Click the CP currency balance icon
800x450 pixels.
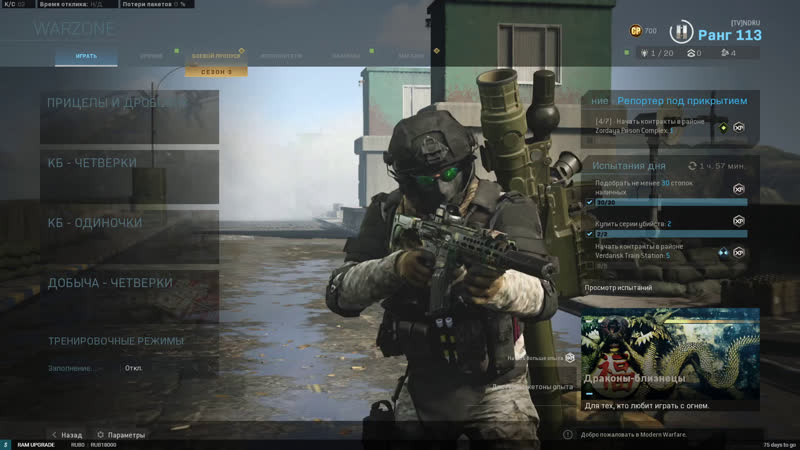[635, 31]
